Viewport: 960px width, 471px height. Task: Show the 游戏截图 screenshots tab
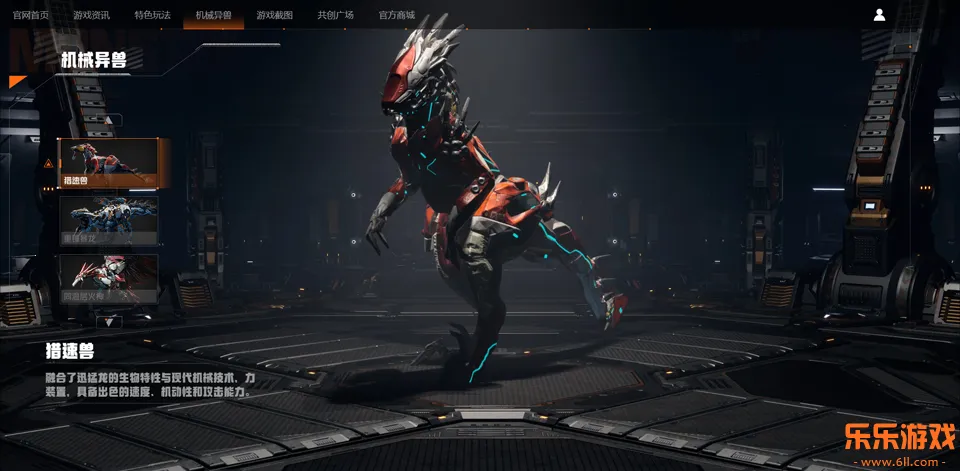(x=275, y=15)
